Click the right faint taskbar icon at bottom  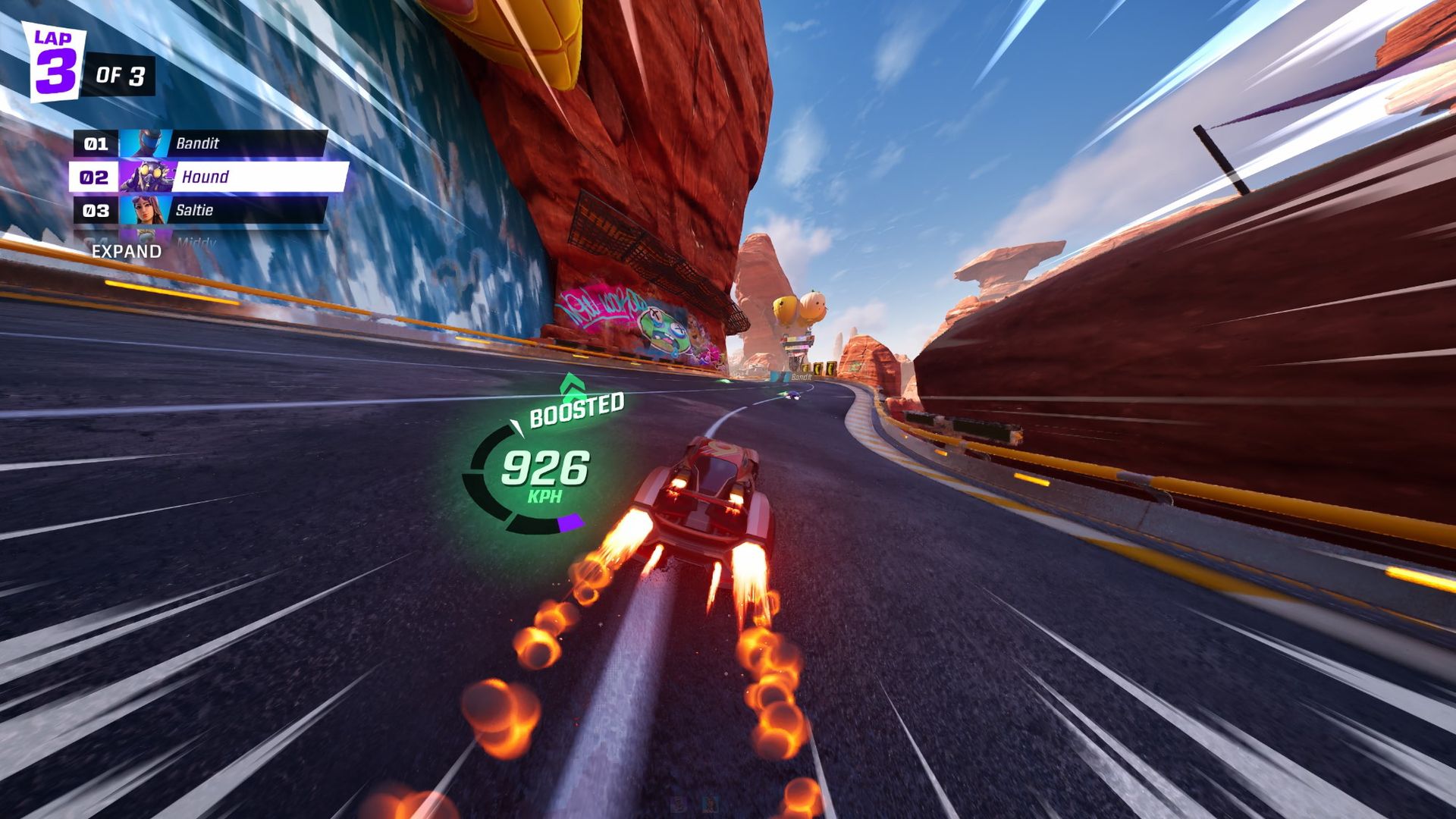coord(710,803)
